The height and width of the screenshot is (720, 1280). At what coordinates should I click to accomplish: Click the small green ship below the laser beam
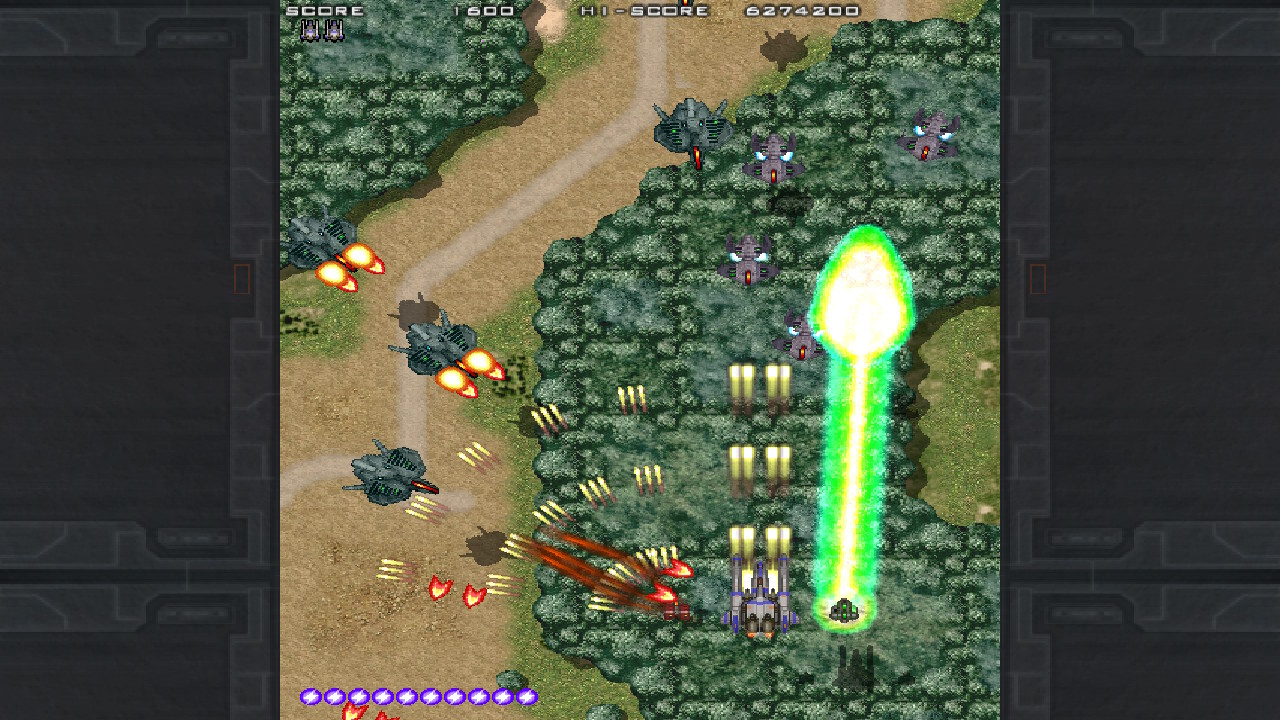(845, 610)
